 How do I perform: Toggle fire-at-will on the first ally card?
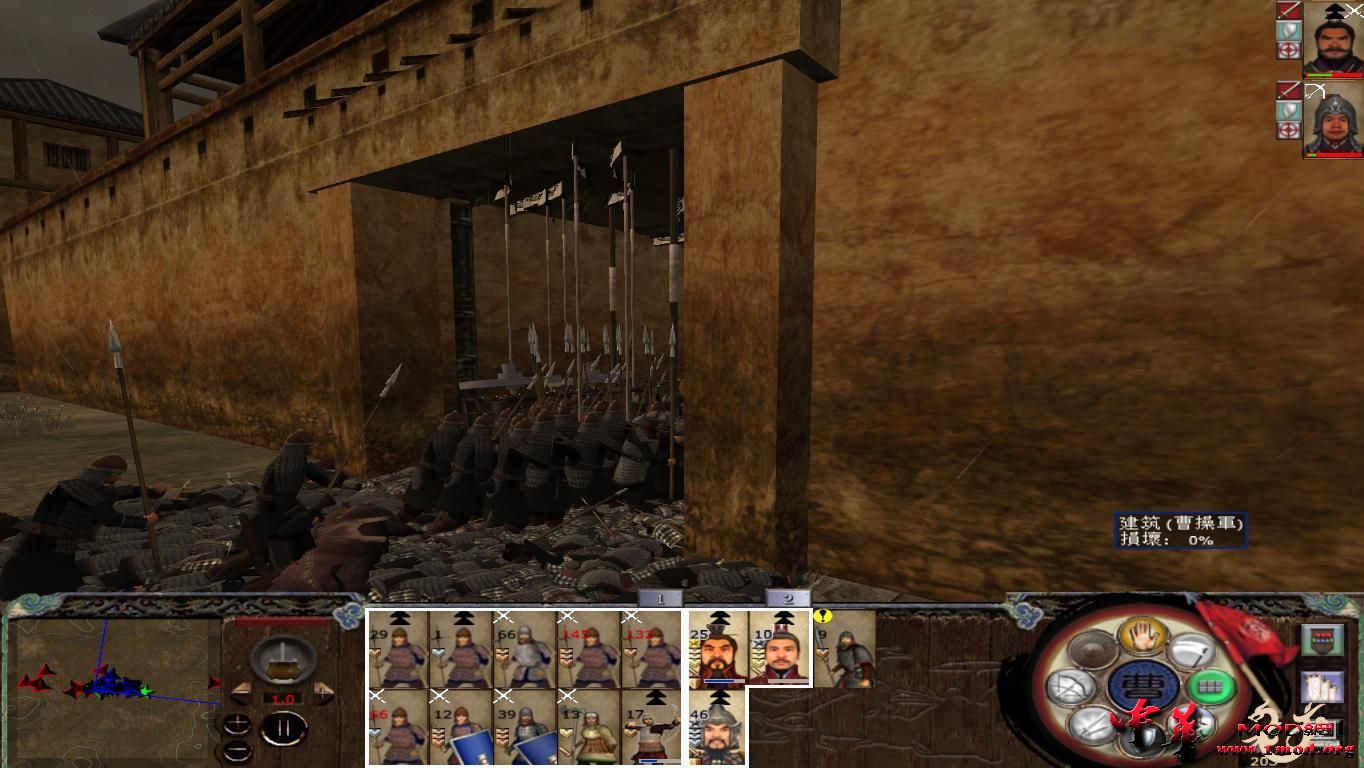1288,48
